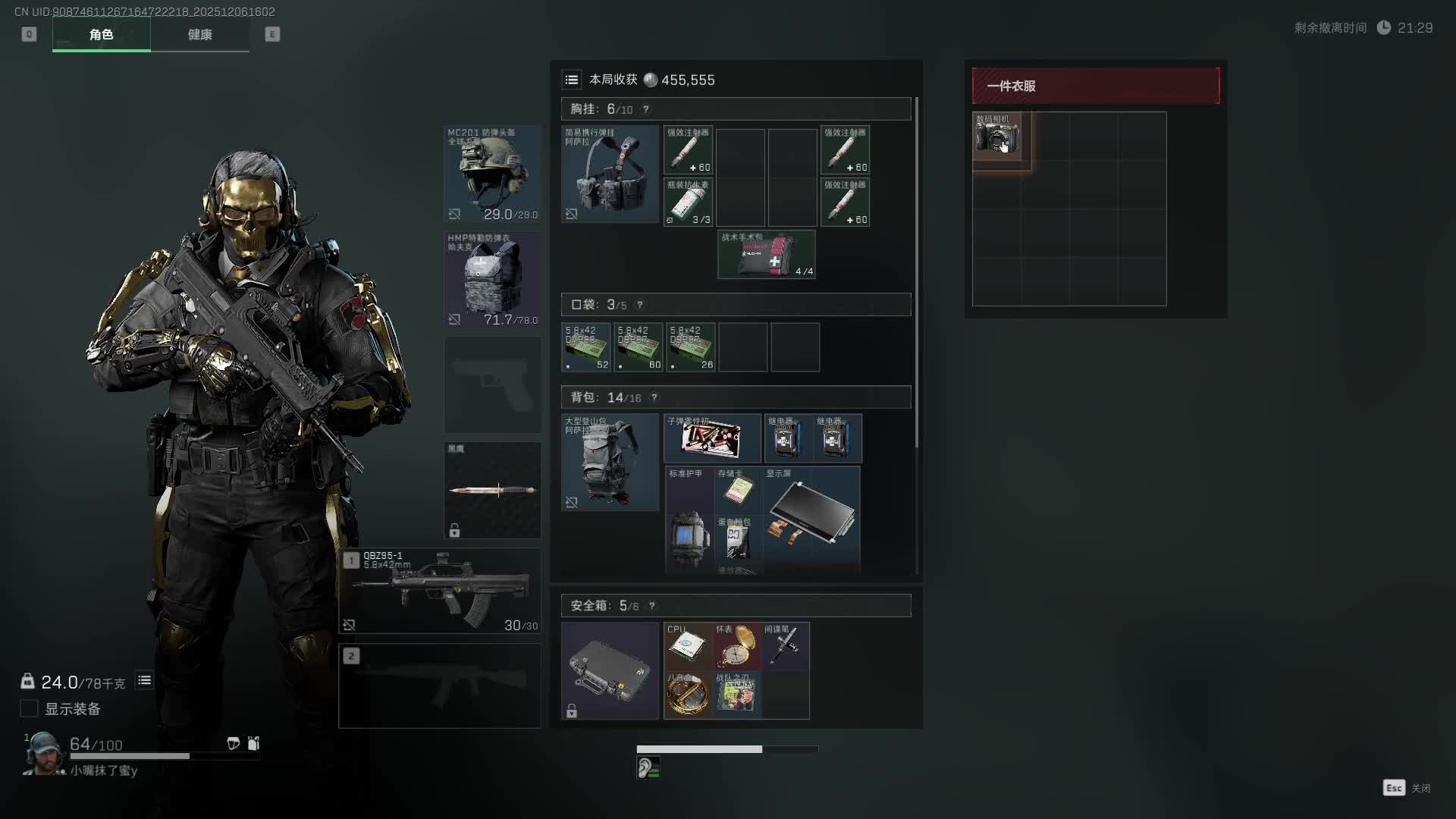Select the 大型登山包 backpack slot
Screen dimensions: 1456x819
coord(610,462)
